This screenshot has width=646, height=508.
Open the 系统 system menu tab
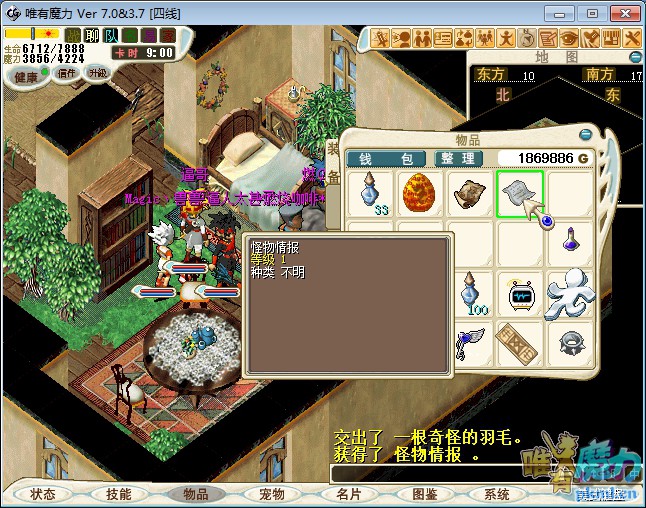coord(497,494)
